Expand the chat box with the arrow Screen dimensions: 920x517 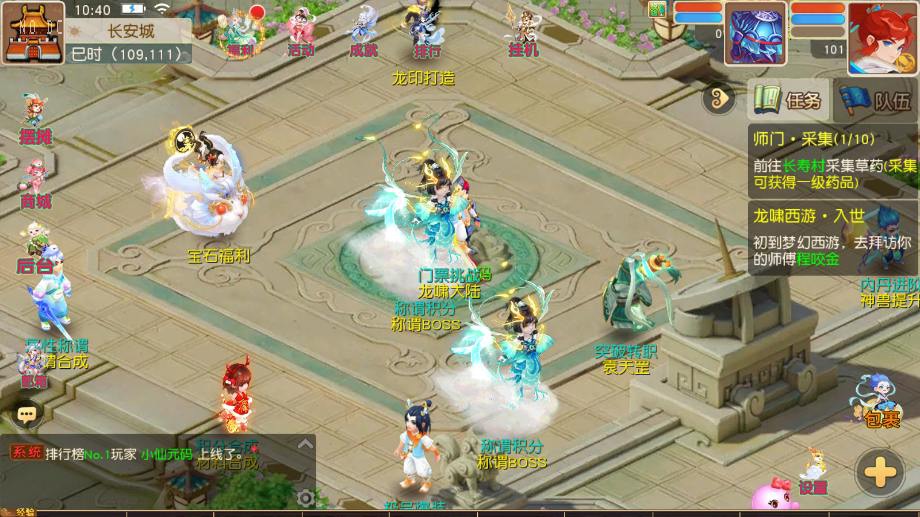pyautogui.click(x=306, y=444)
